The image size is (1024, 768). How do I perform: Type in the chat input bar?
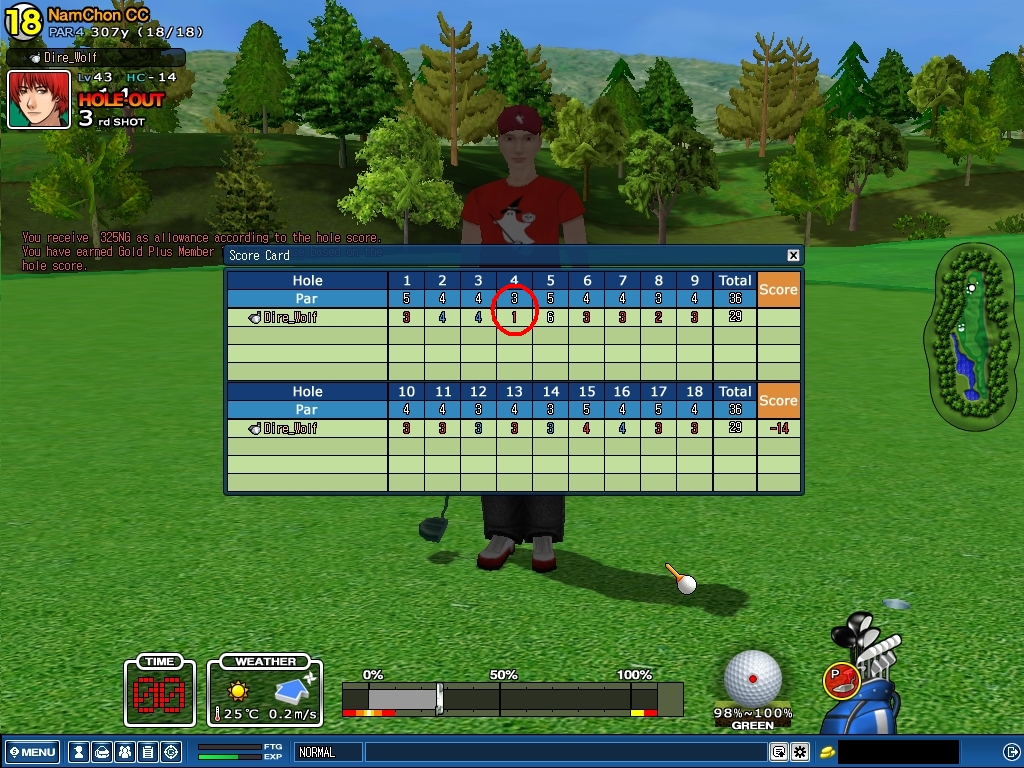(565, 752)
